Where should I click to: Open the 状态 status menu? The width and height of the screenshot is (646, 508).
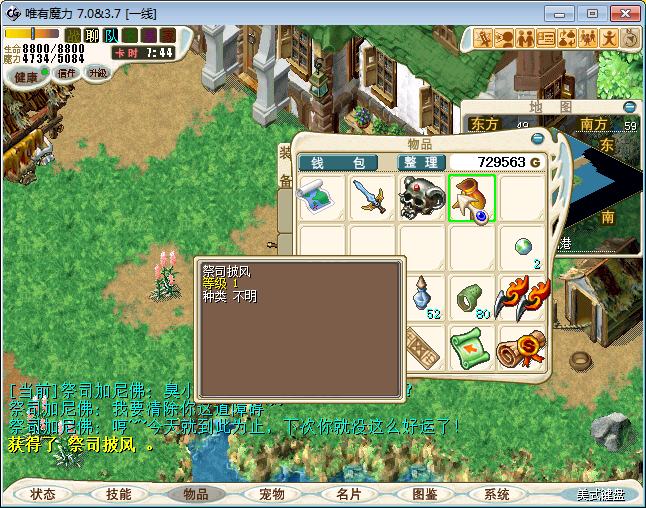tap(42, 494)
